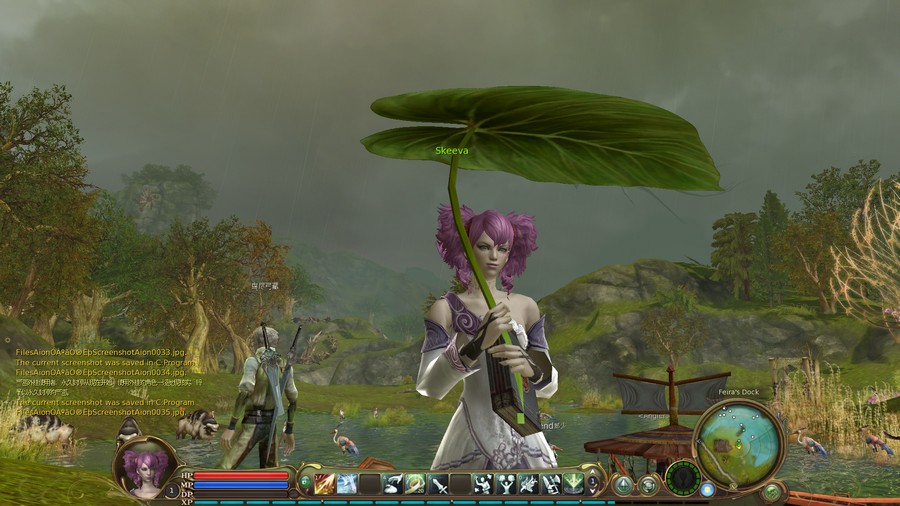
Task: Trigger the waving figure emote icon
Action: 483,484
